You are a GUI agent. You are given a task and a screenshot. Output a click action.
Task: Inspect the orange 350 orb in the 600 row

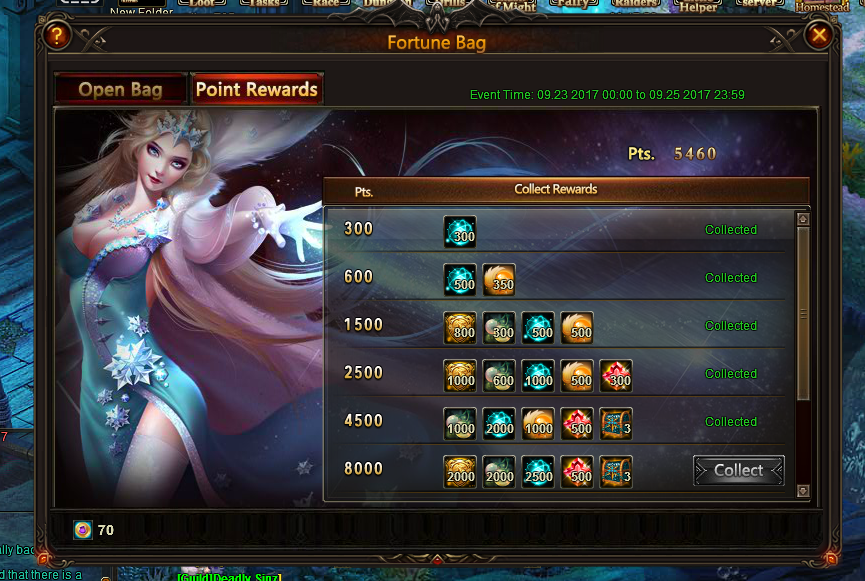(499, 280)
